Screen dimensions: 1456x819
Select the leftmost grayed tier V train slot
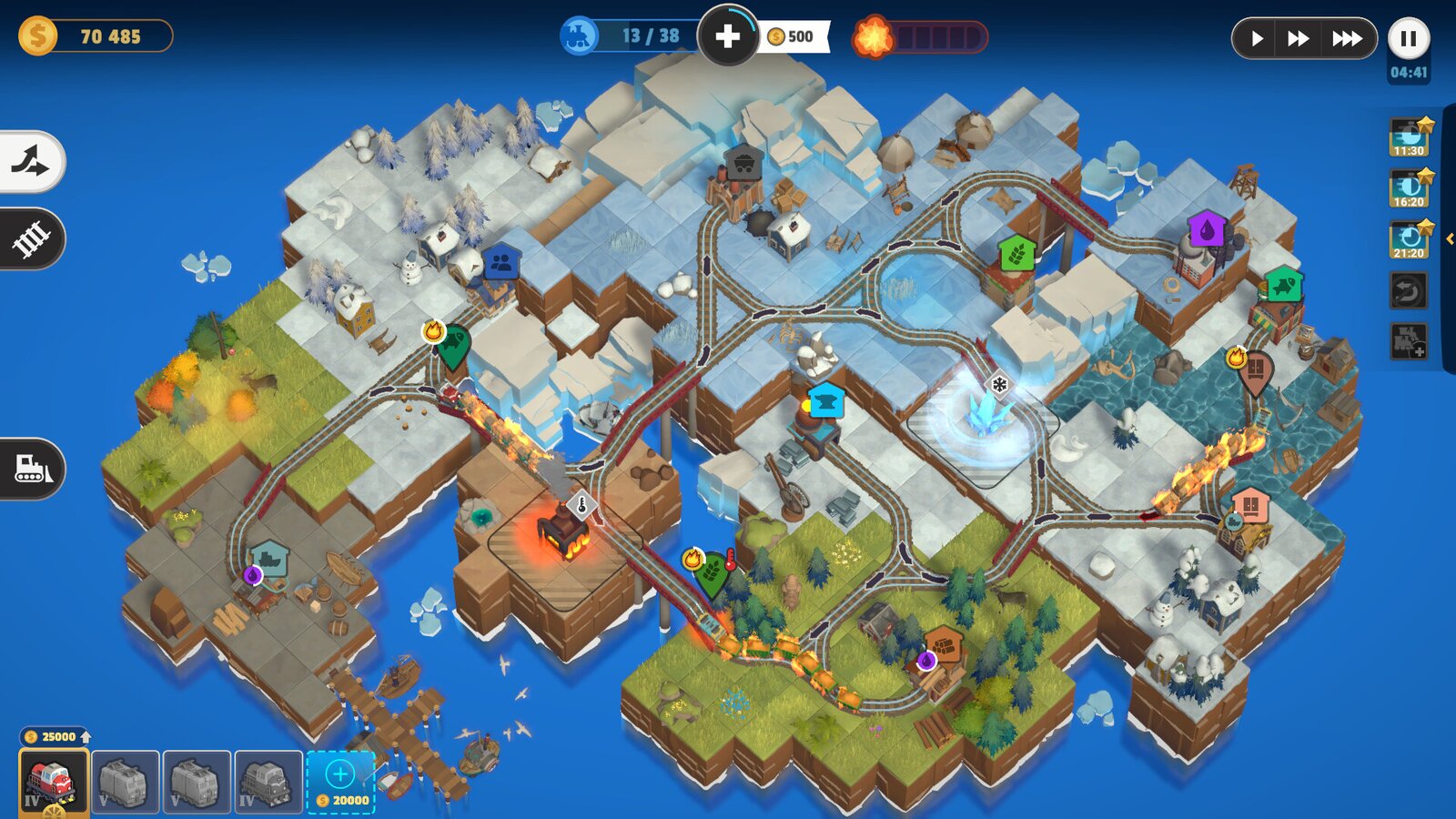123,780
